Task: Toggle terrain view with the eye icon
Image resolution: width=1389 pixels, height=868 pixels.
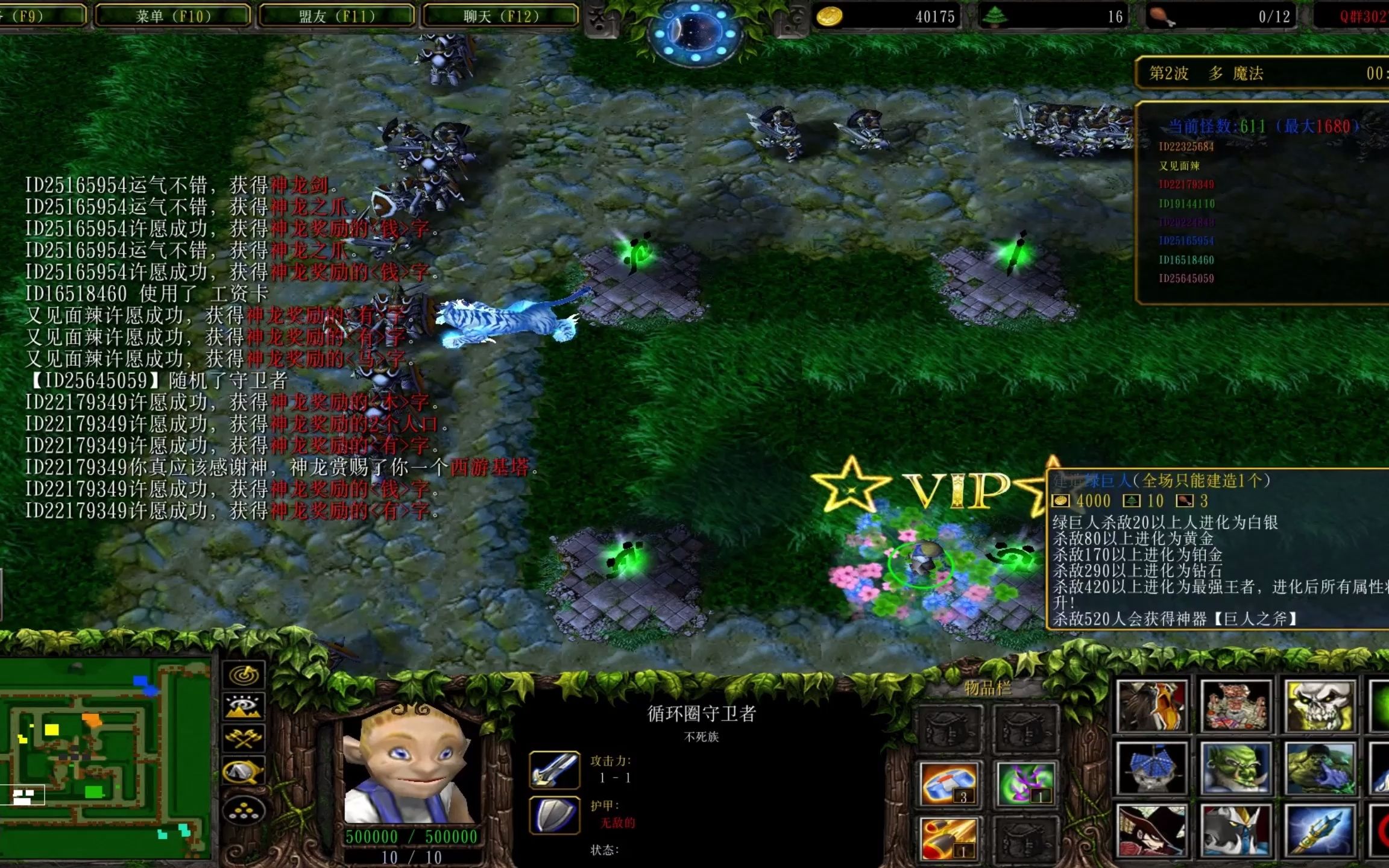Action: tap(243, 706)
